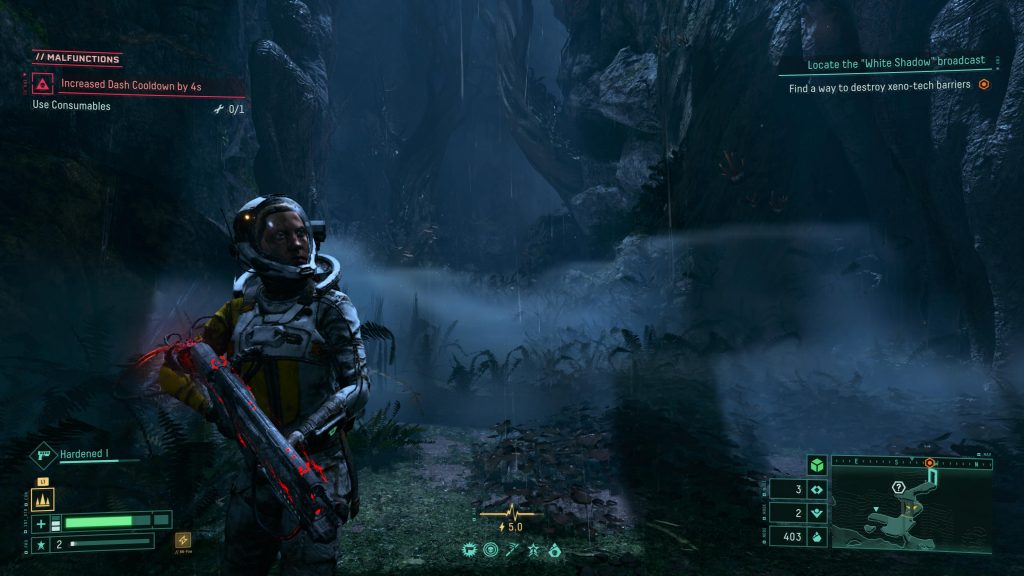Choose the blade slash status icon
The image size is (1024, 576).
point(511,549)
